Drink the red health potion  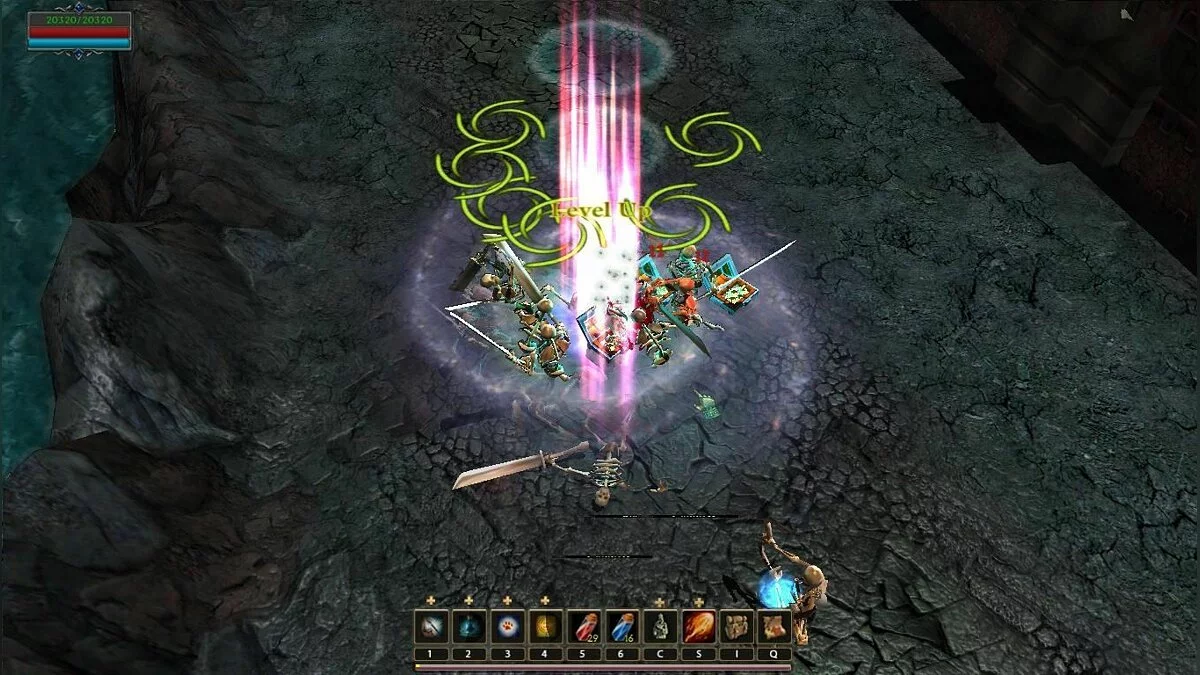click(584, 627)
